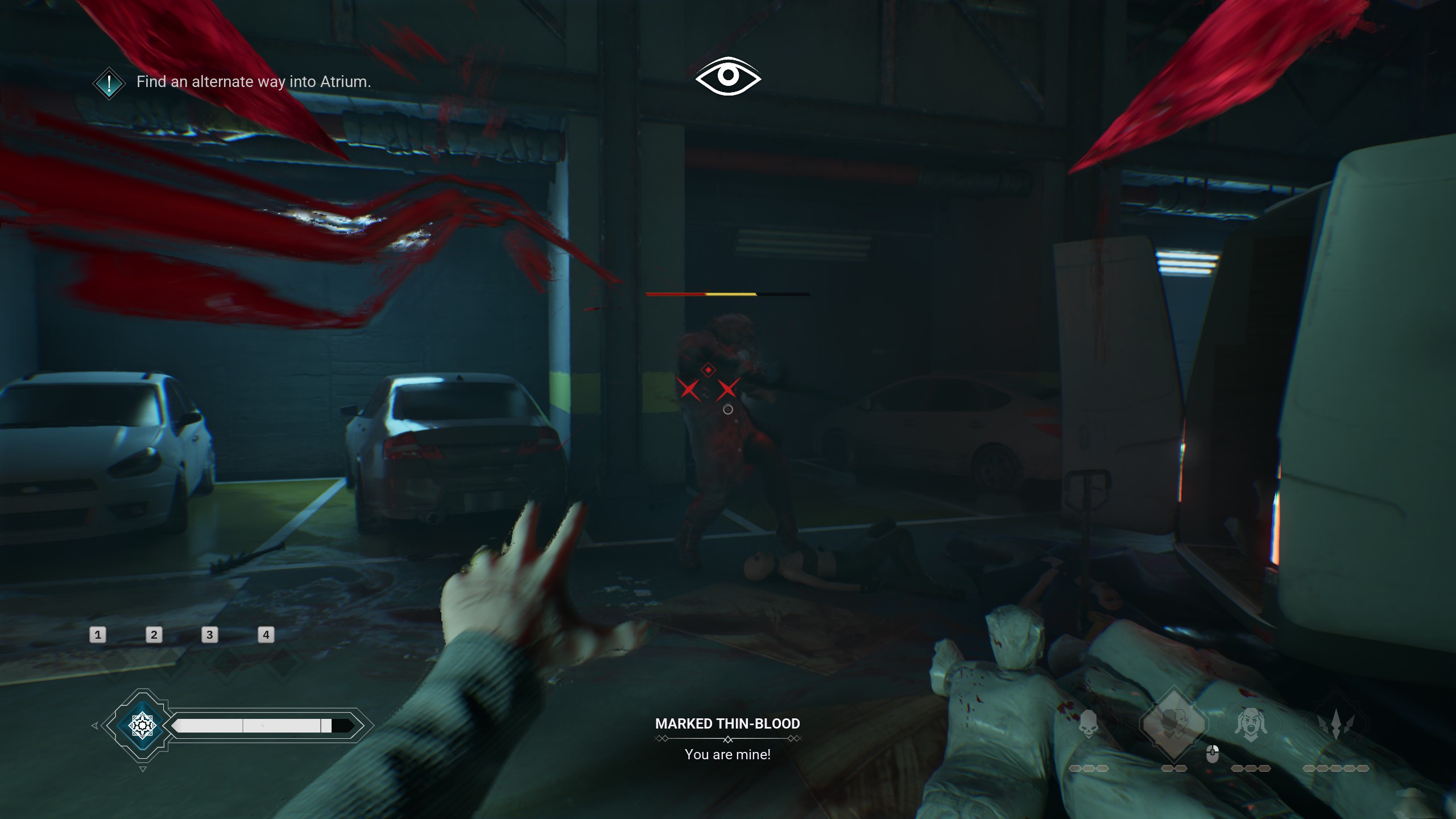
Task: Trigger the triple blade shards ability
Action: (1336, 725)
